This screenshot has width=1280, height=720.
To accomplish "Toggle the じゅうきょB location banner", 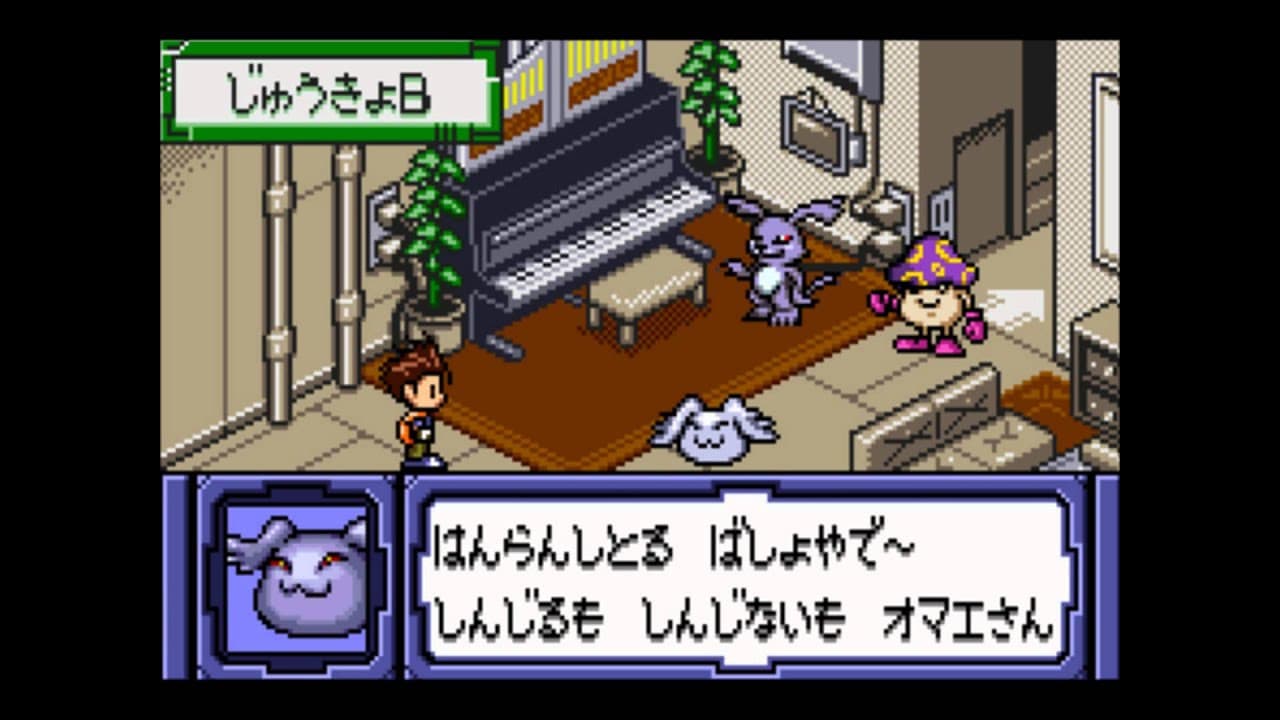I will [330, 90].
